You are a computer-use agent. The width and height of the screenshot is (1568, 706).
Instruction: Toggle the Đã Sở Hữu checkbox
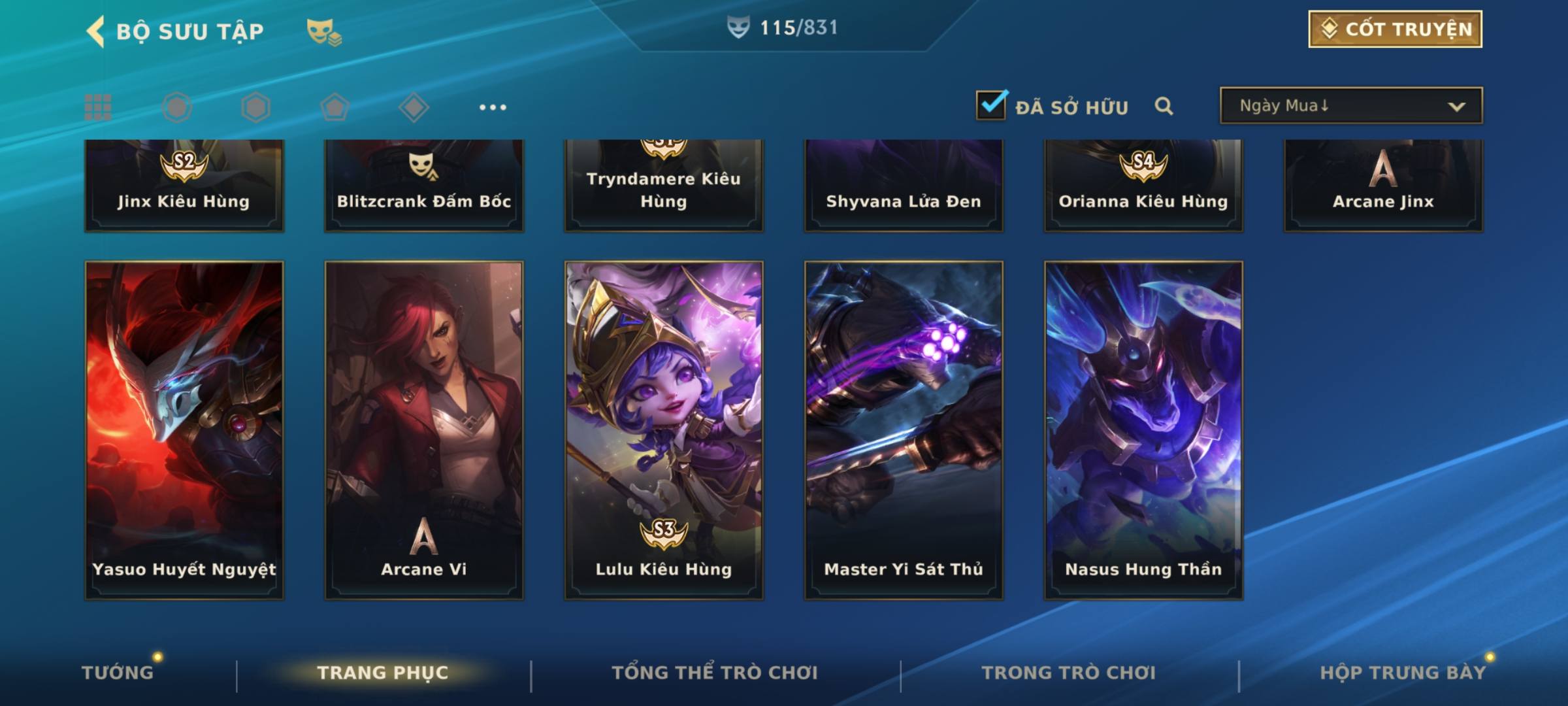[x=991, y=105]
